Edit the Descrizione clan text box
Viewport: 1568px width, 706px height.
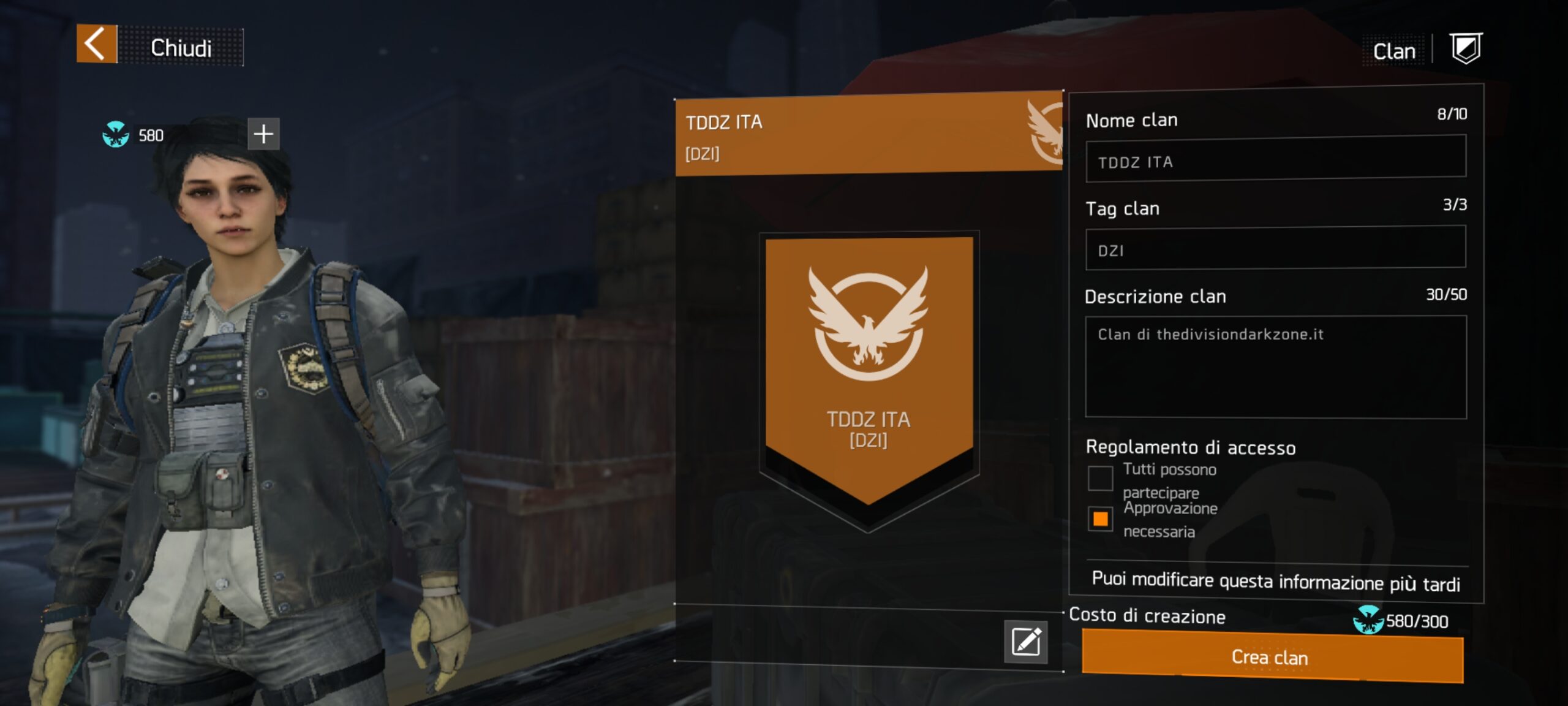coord(1275,366)
